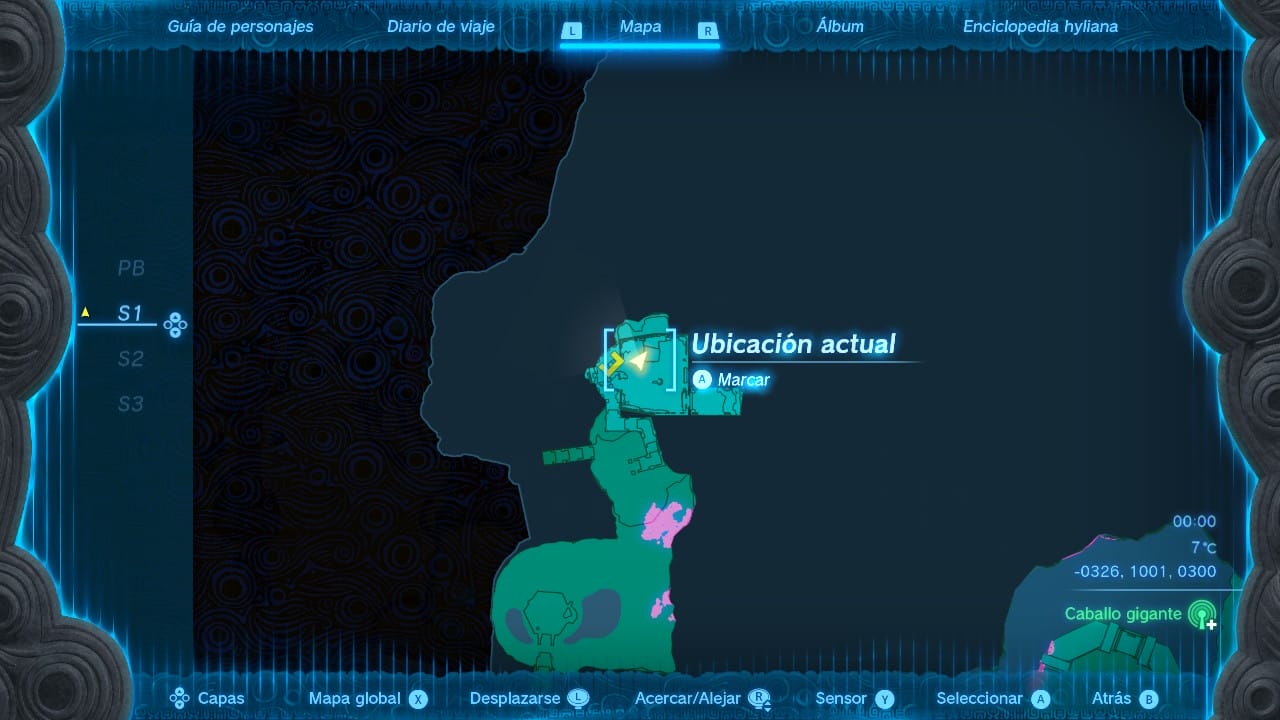Screen dimensions: 1280x720
Task: Switch to the Enciclopedia hyliana tab
Action: pos(1040,27)
